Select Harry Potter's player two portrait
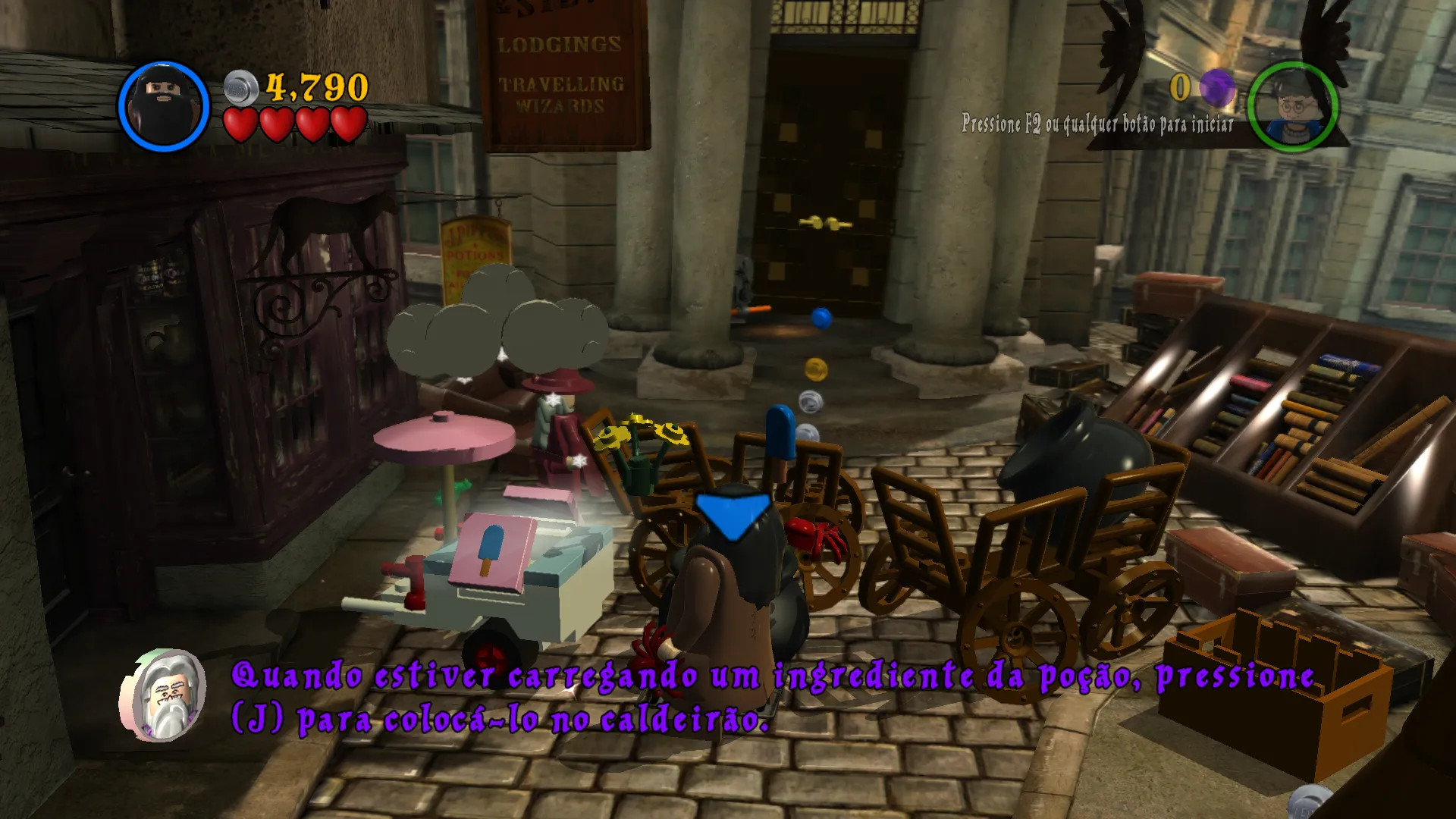This screenshot has height=819, width=1456. (1292, 108)
